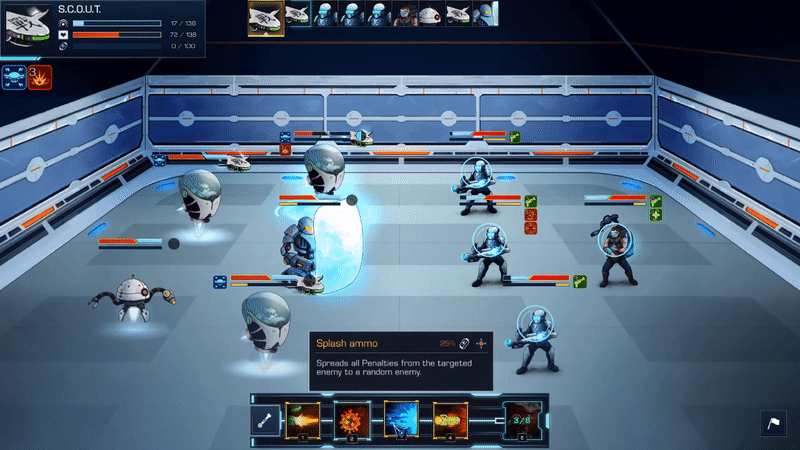This screenshot has height=450, width=800.
Task: Inspect the blue drone buff status icon
Action: (13, 75)
